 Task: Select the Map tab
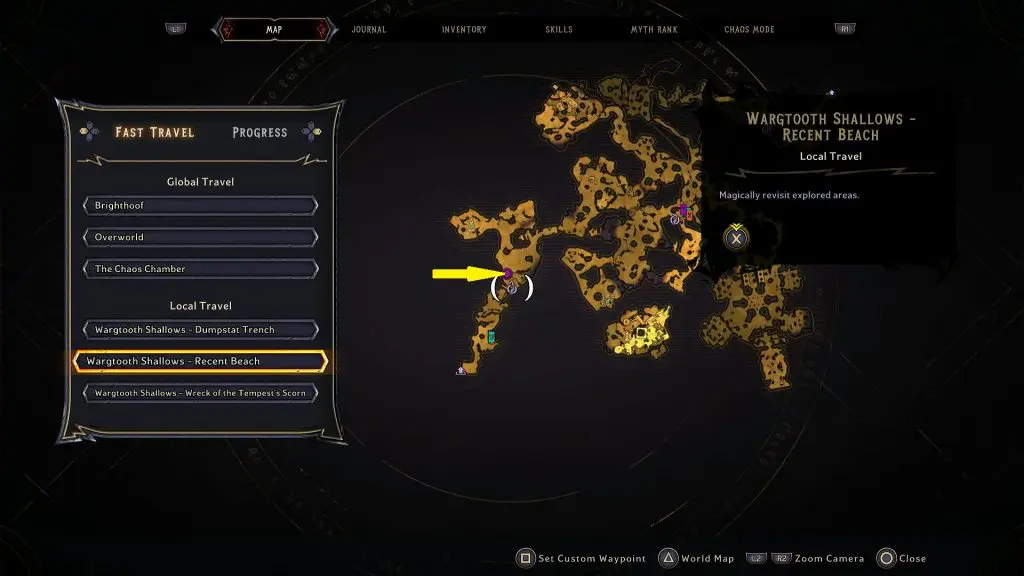click(x=273, y=29)
